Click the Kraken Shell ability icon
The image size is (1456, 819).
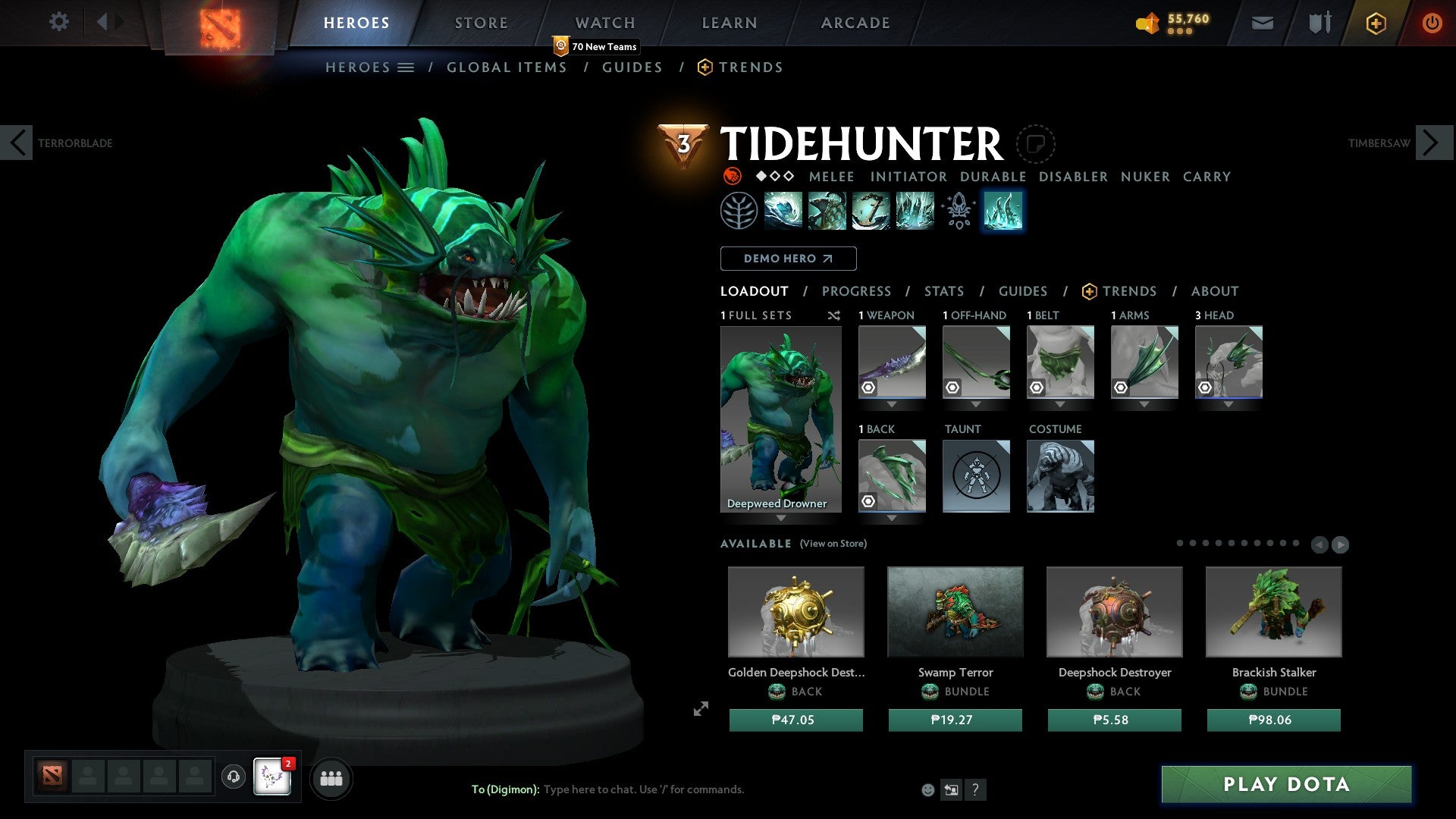point(827,211)
